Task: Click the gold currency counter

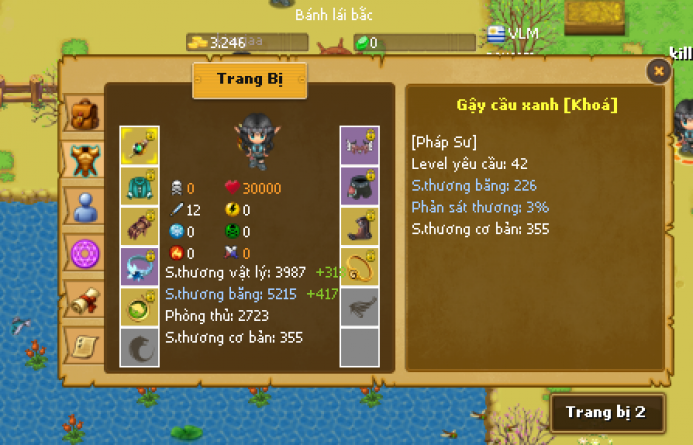Action: coord(247,43)
